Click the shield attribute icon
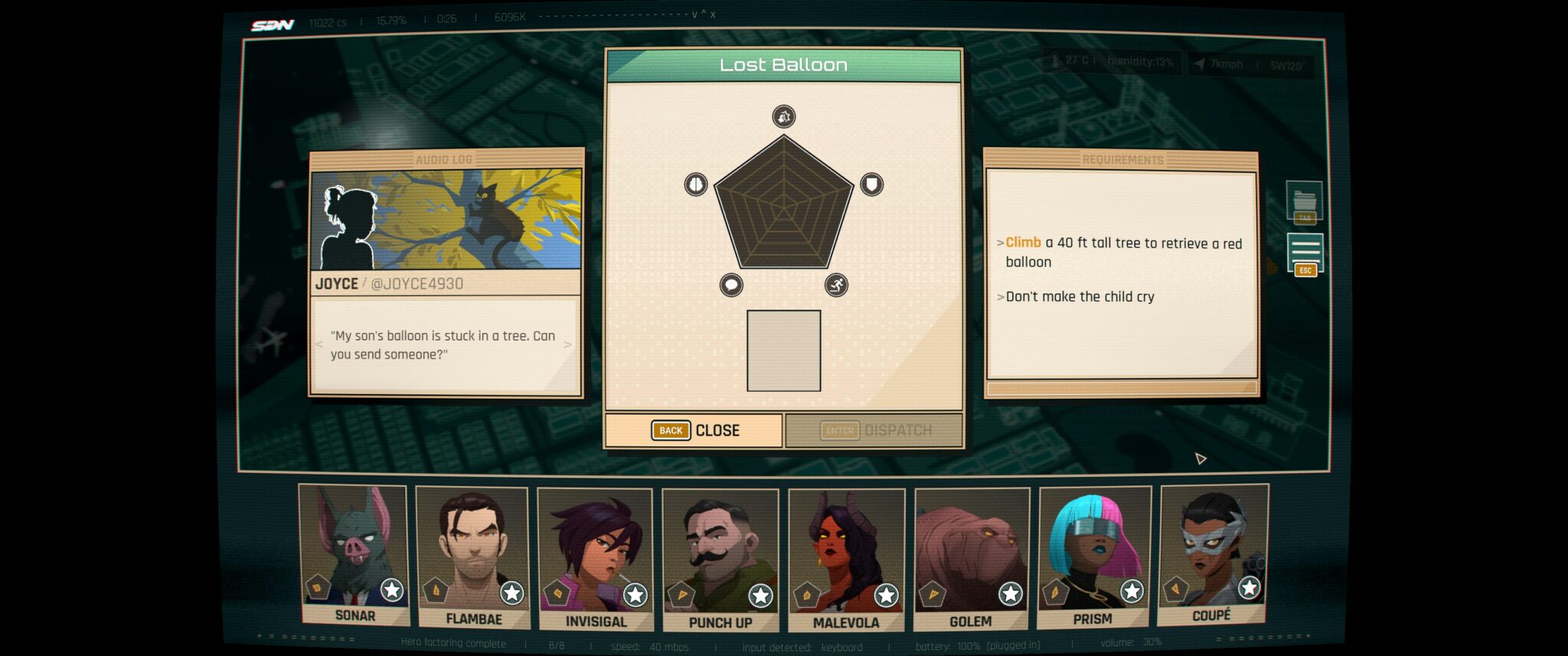 871,184
